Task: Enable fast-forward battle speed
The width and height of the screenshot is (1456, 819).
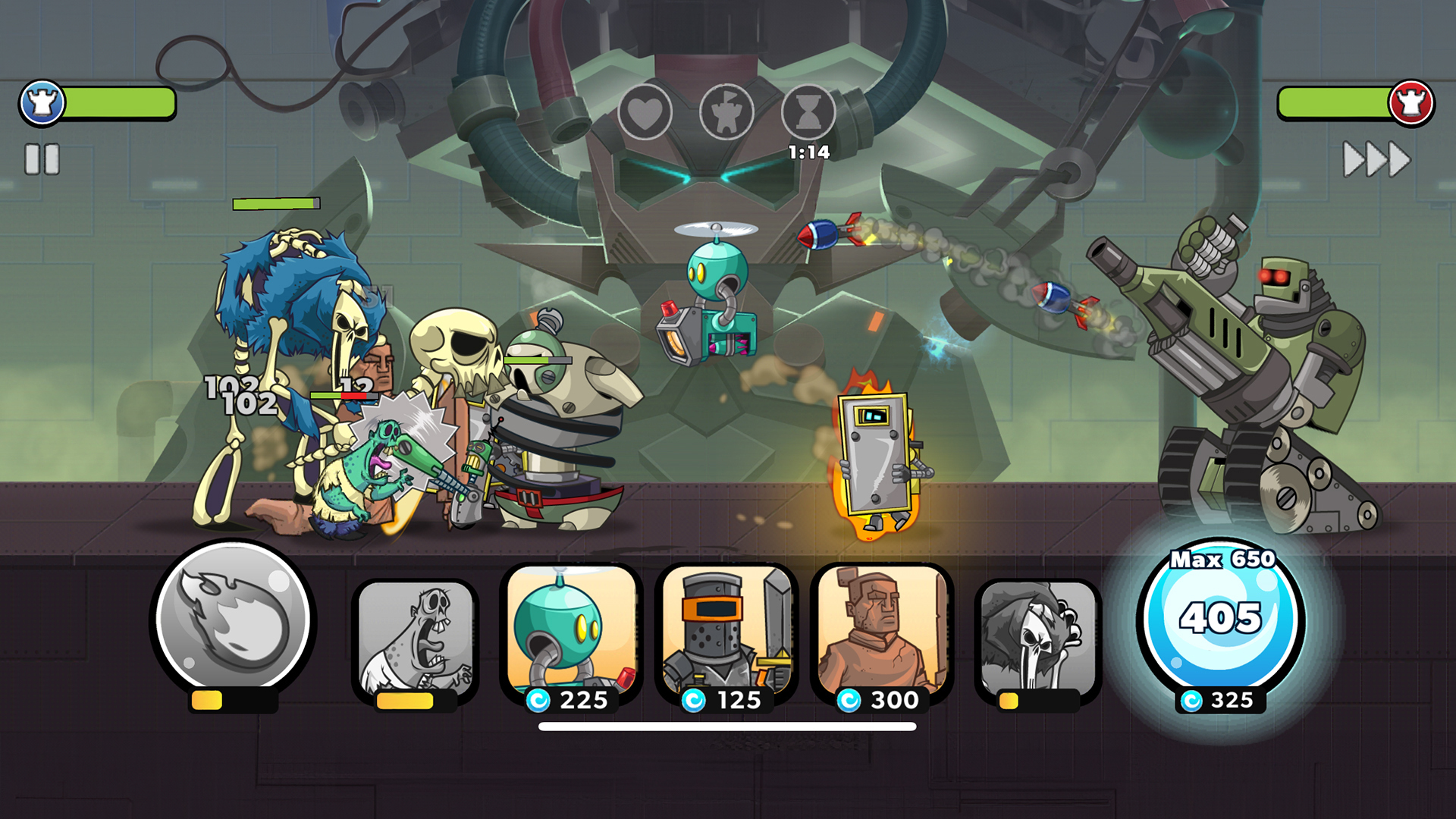Action: (x=1376, y=160)
